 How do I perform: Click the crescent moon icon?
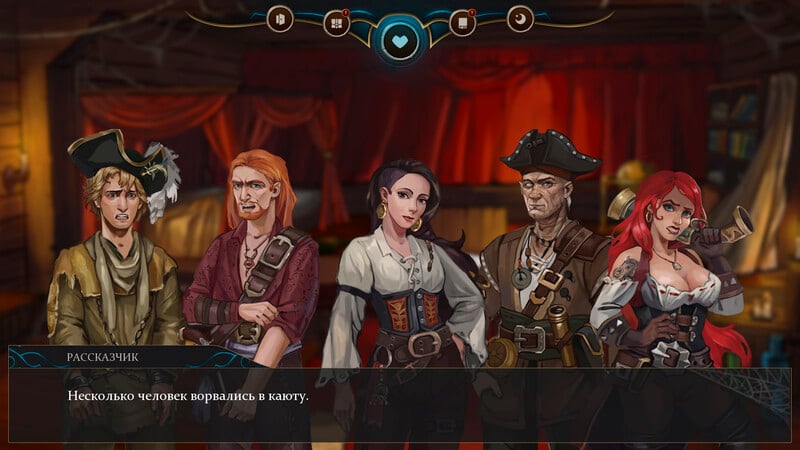coord(519,19)
